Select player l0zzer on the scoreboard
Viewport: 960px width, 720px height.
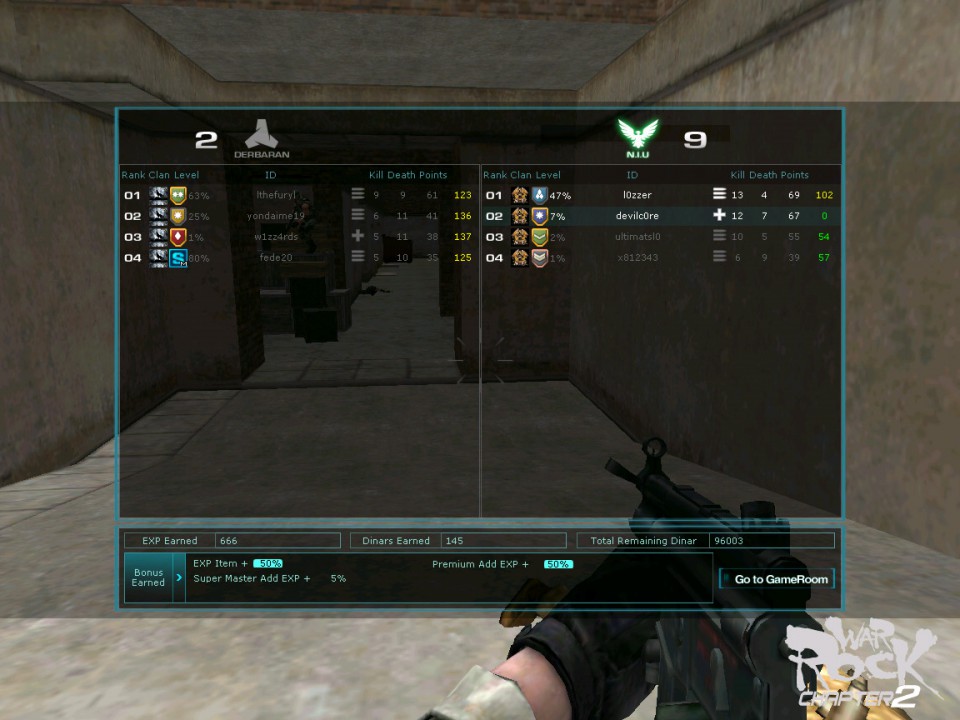[x=637, y=195]
